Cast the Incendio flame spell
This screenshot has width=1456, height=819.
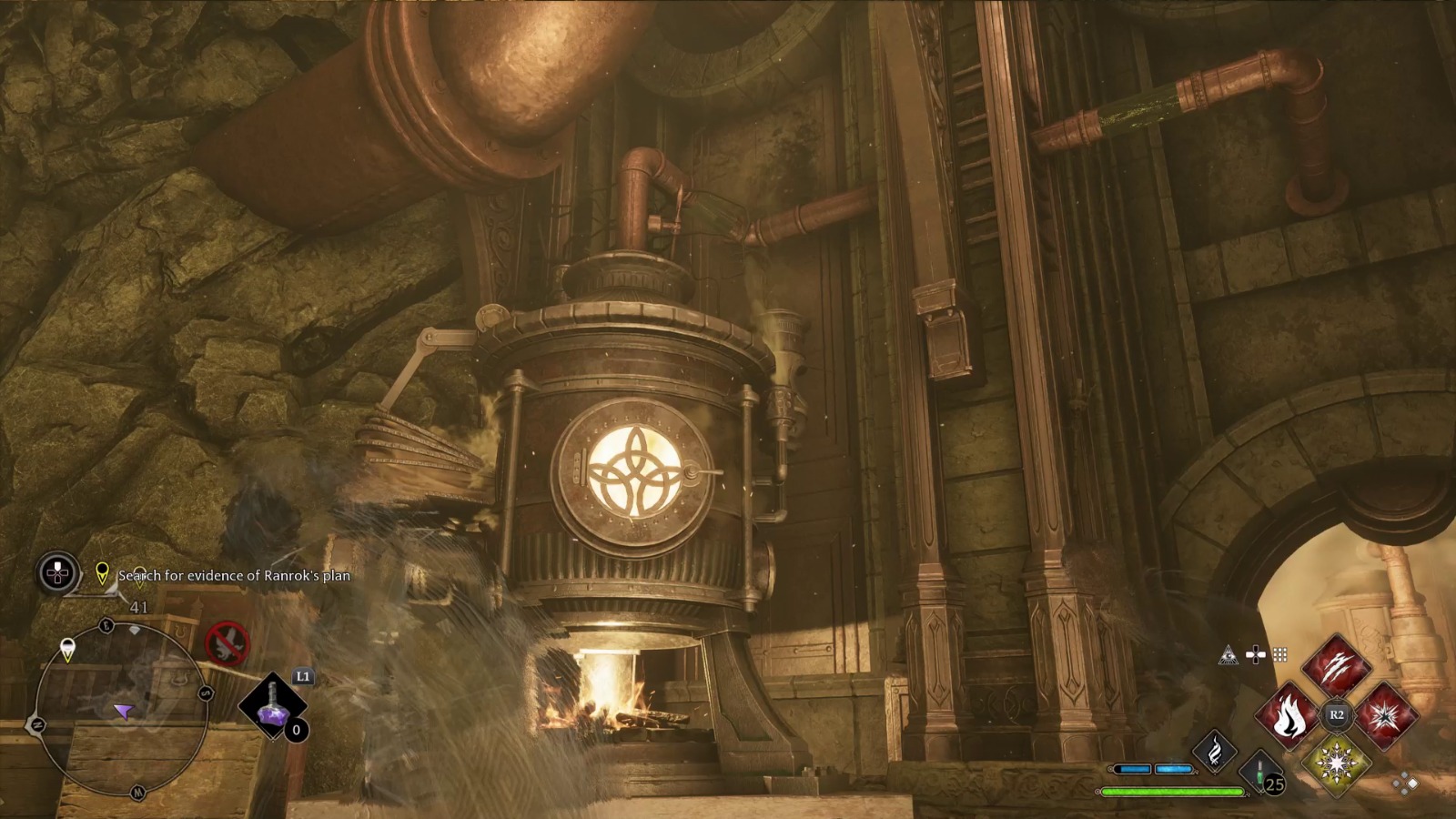coord(1287,715)
